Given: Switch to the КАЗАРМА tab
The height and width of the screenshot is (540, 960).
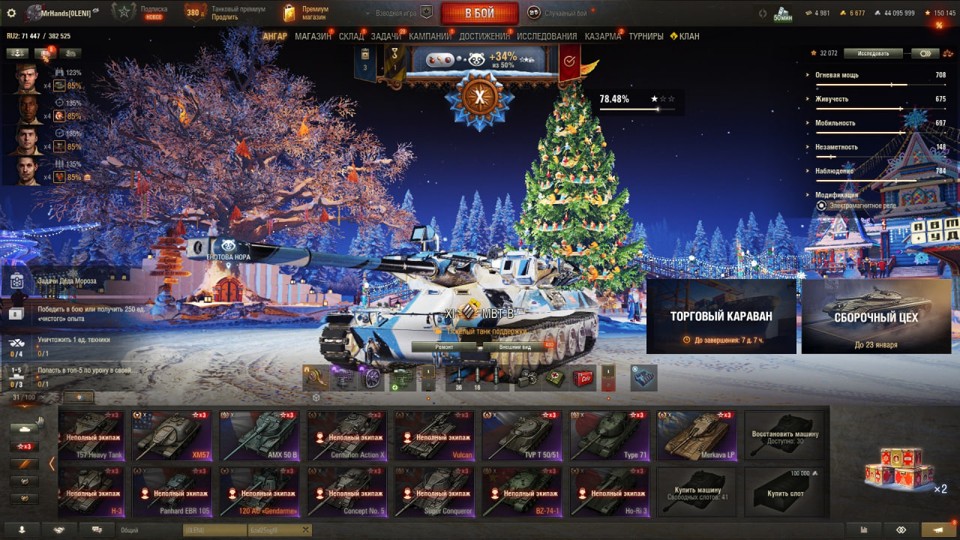Looking at the screenshot, I should pyautogui.click(x=603, y=37).
